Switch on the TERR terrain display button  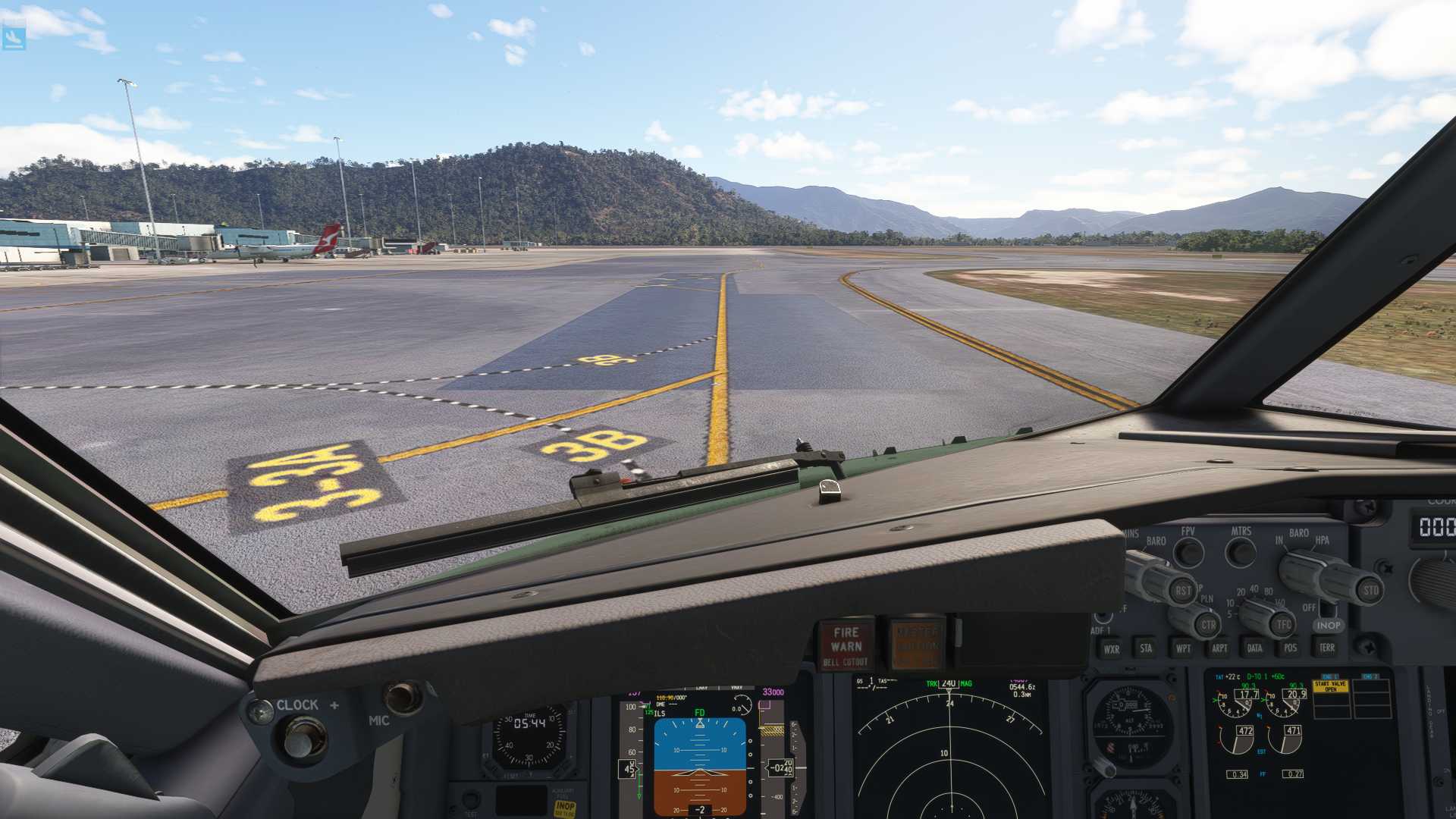pos(1327,648)
